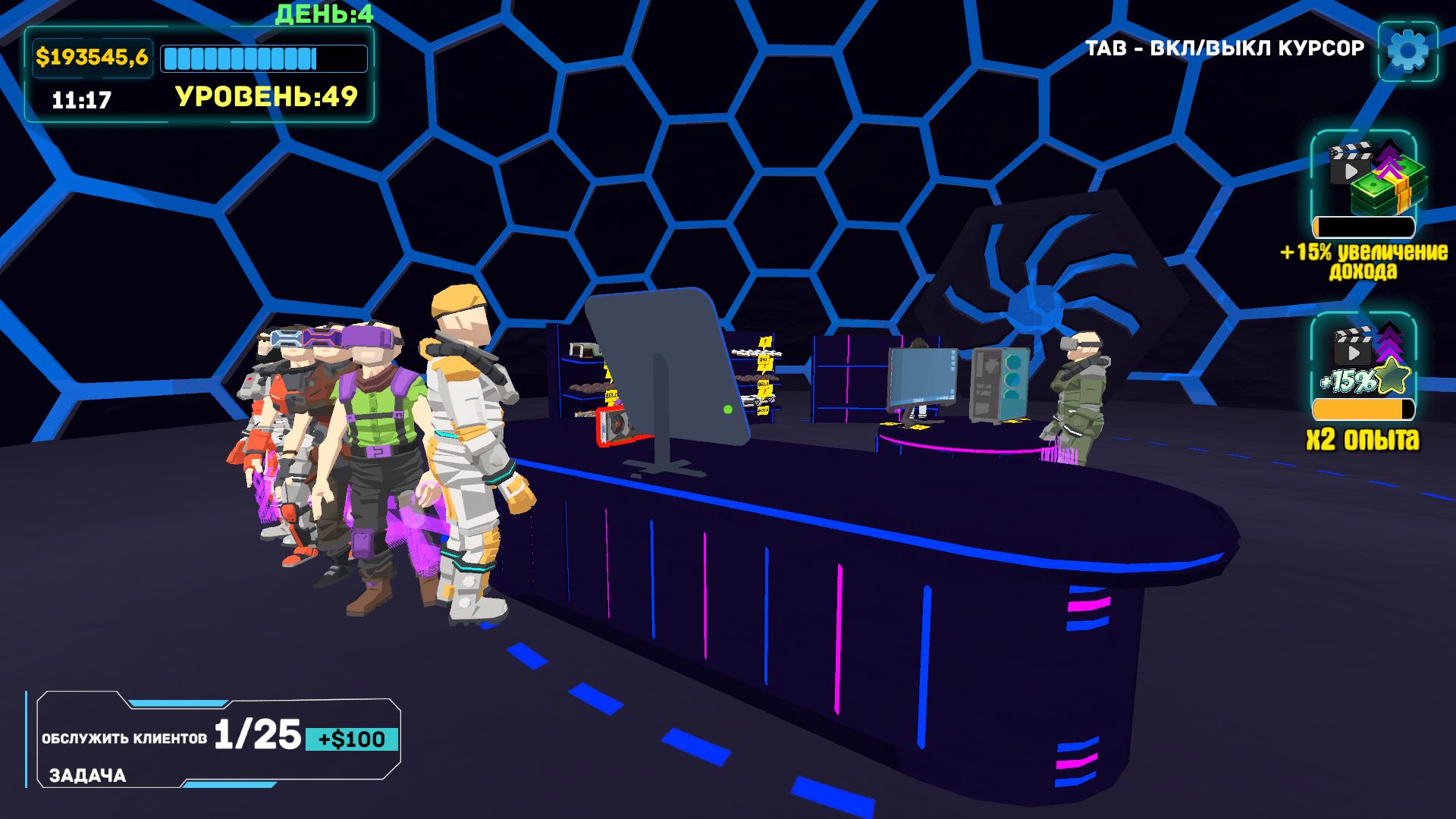The image size is (1456, 819).
Task: Open the ЗАДАЧА task panel
Action: (89, 776)
